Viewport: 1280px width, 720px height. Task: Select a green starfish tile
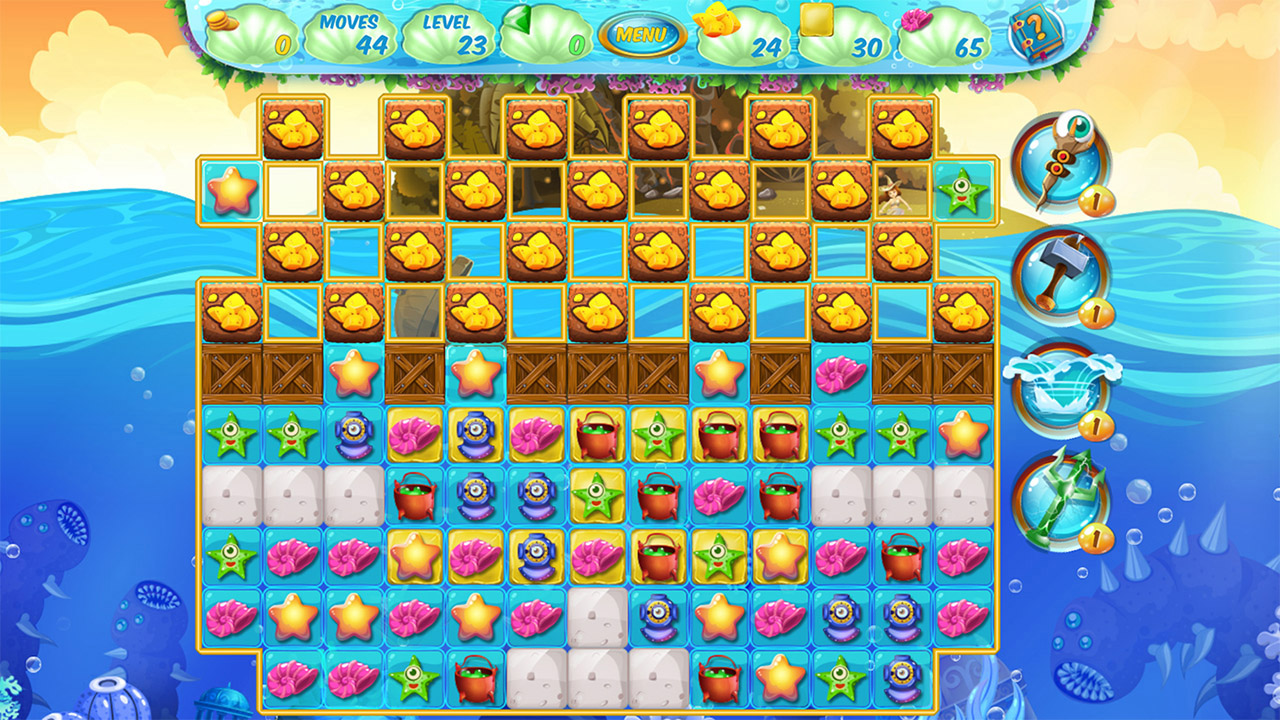pyautogui.click(x=231, y=436)
